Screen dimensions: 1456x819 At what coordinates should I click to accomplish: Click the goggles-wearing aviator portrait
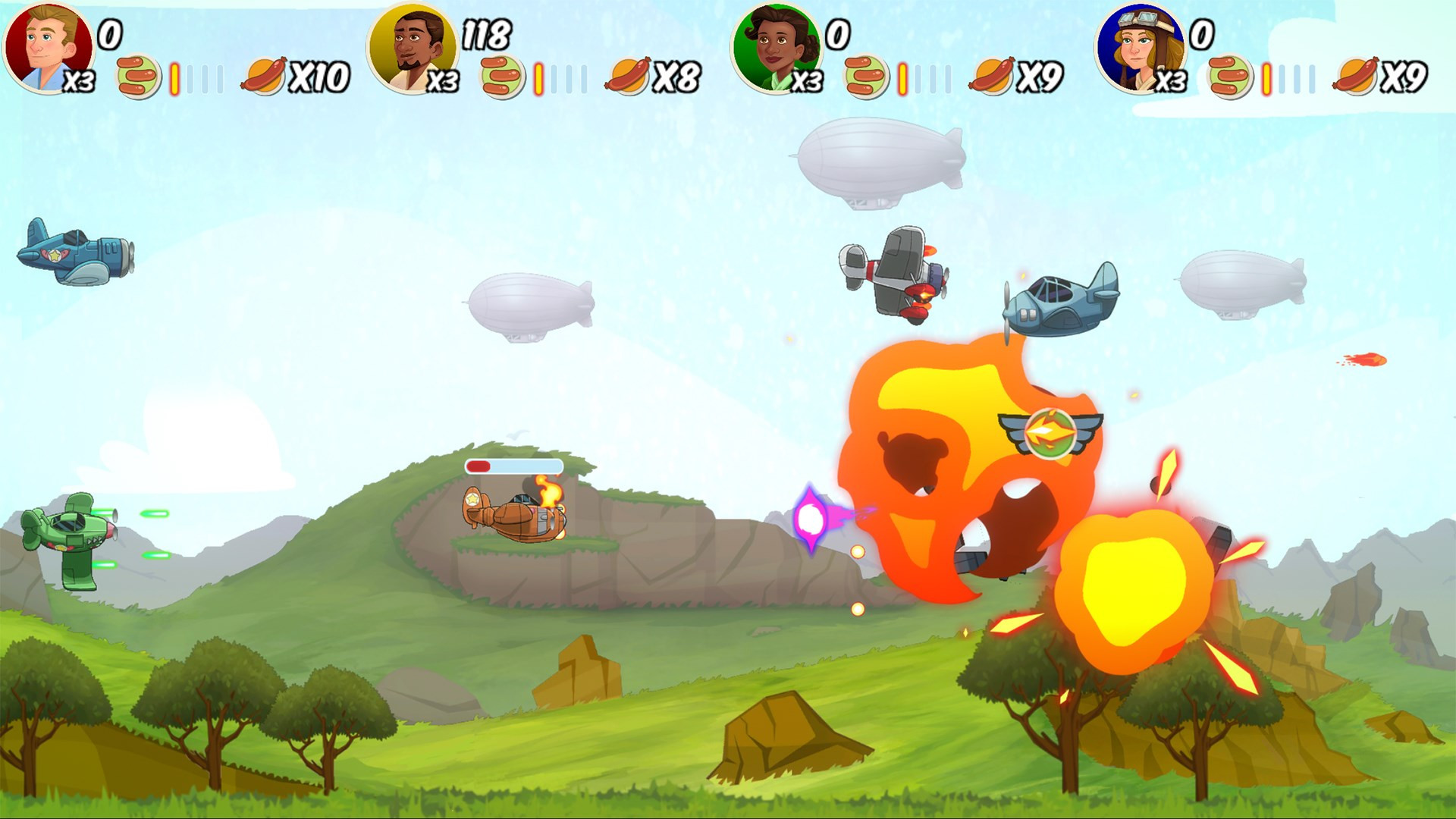(x=1140, y=47)
